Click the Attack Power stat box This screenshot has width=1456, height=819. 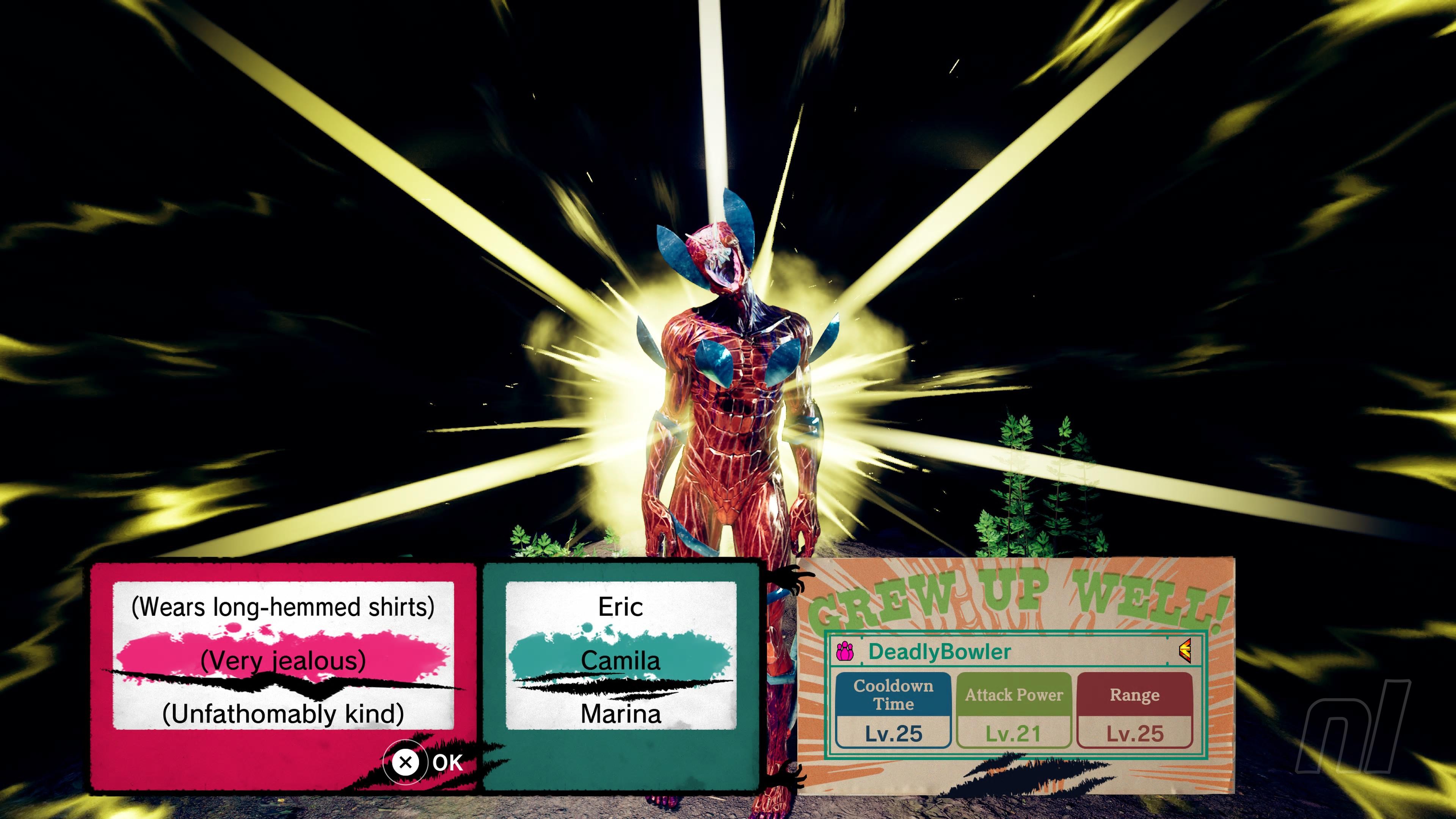point(1014,710)
